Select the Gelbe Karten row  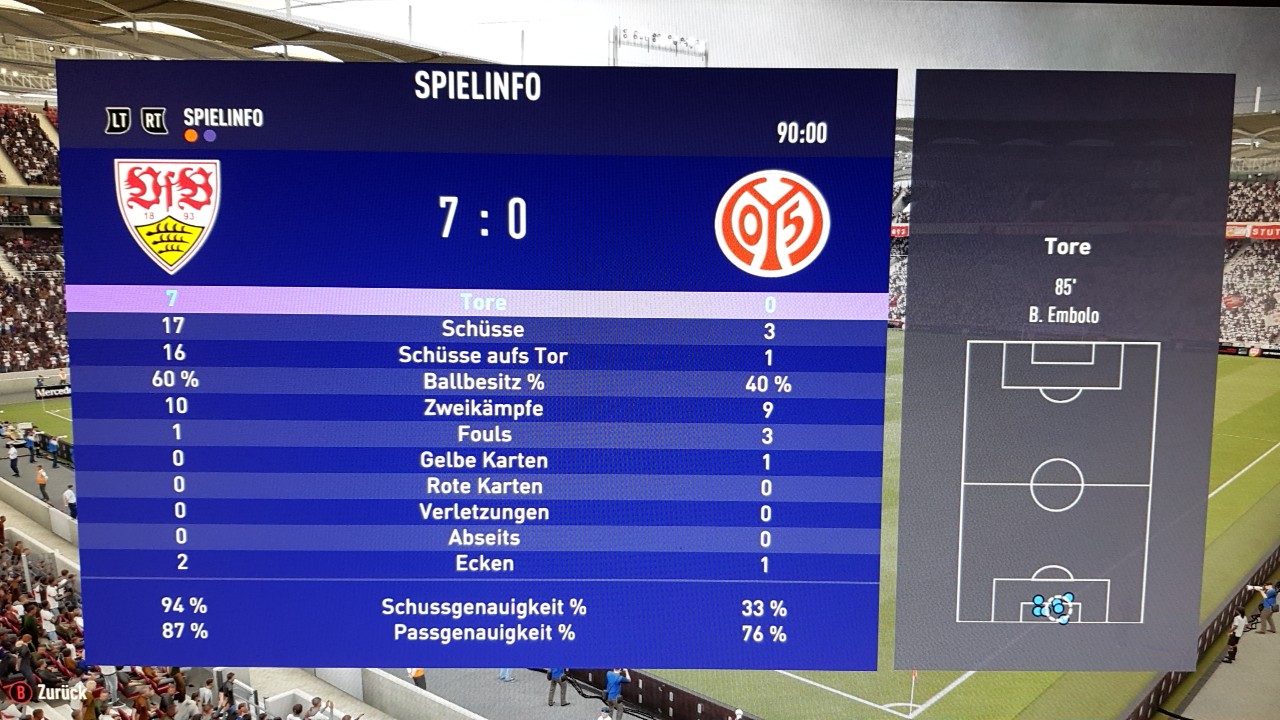click(483, 460)
